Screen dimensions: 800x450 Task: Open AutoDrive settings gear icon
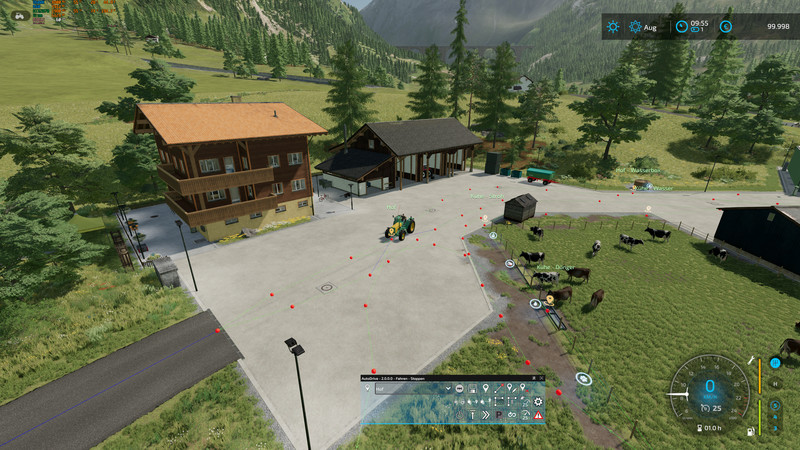pyautogui.click(x=538, y=402)
